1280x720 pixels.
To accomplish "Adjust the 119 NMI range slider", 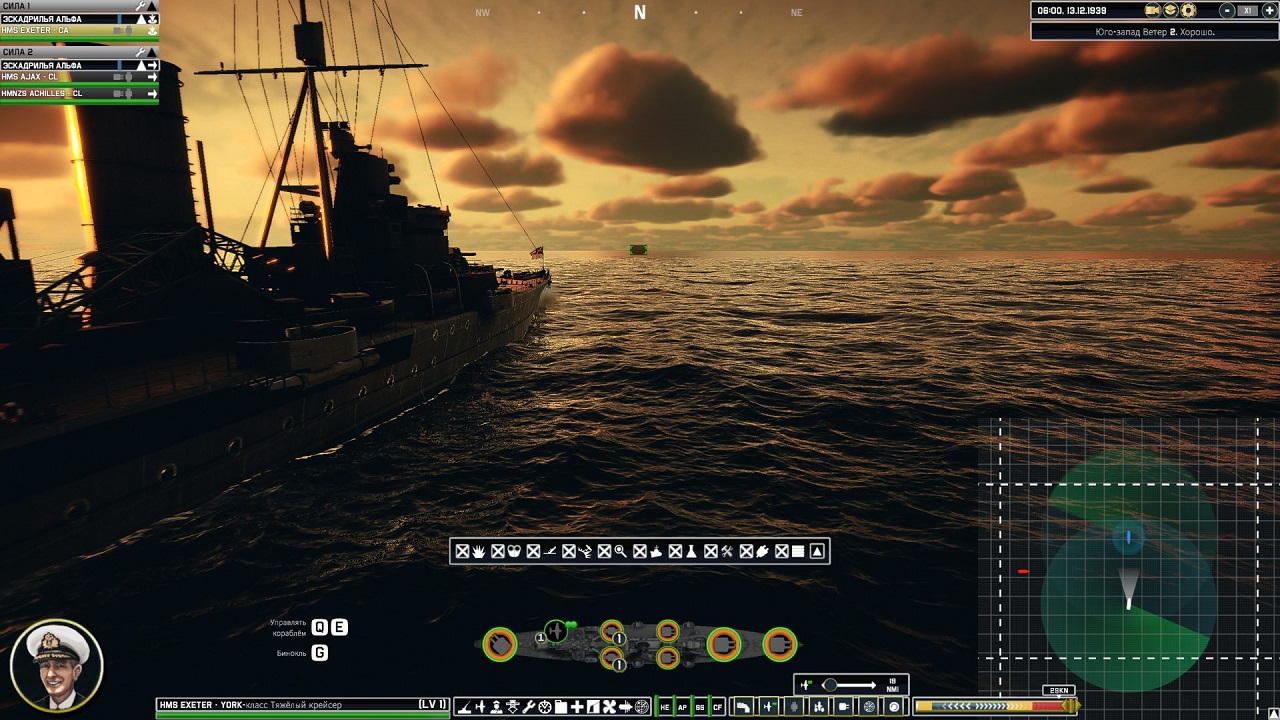I will pyautogui.click(x=833, y=686).
